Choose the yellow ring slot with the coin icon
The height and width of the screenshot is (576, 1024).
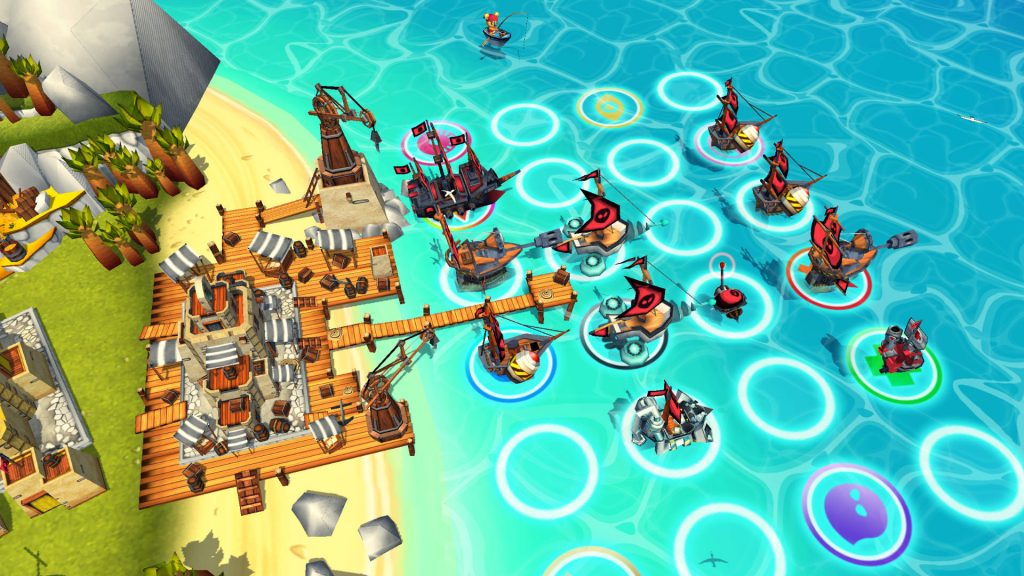pyautogui.click(x=608, y=106)
